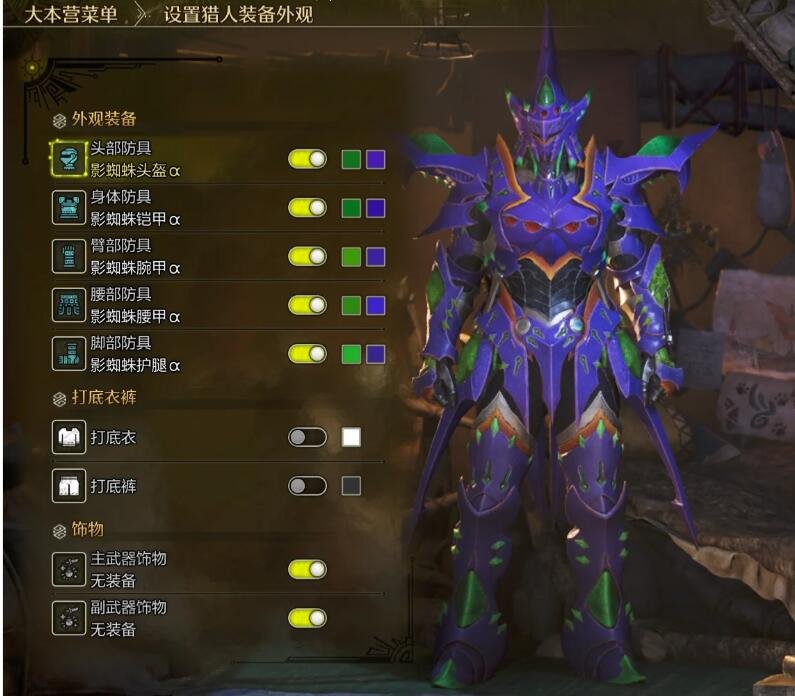Toggle 主武器饰物 main weapon charm switch

pos(307,569)
